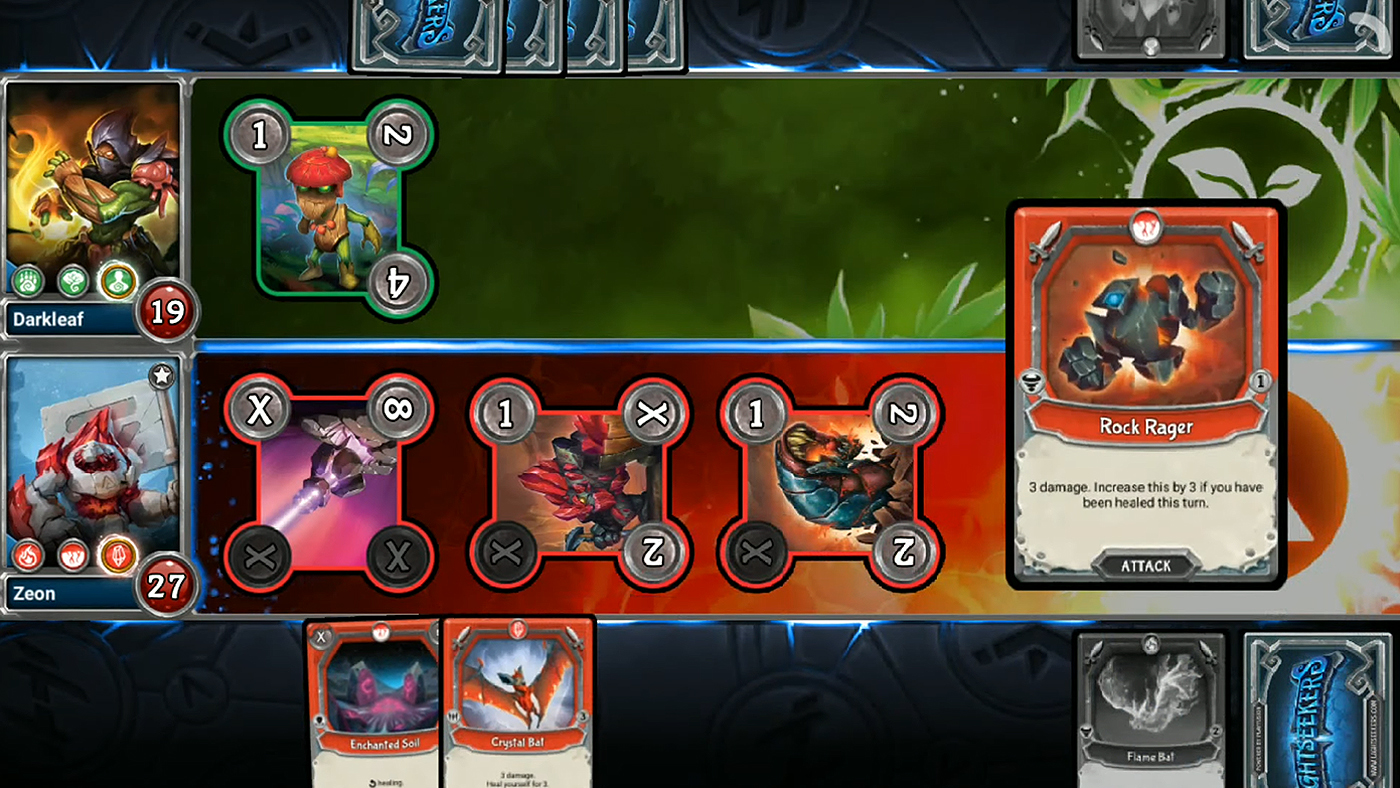Screen dimensions: 1400x788
Task: Rotate the purple staff card's 8 corner dial
Action: point(399,408)
